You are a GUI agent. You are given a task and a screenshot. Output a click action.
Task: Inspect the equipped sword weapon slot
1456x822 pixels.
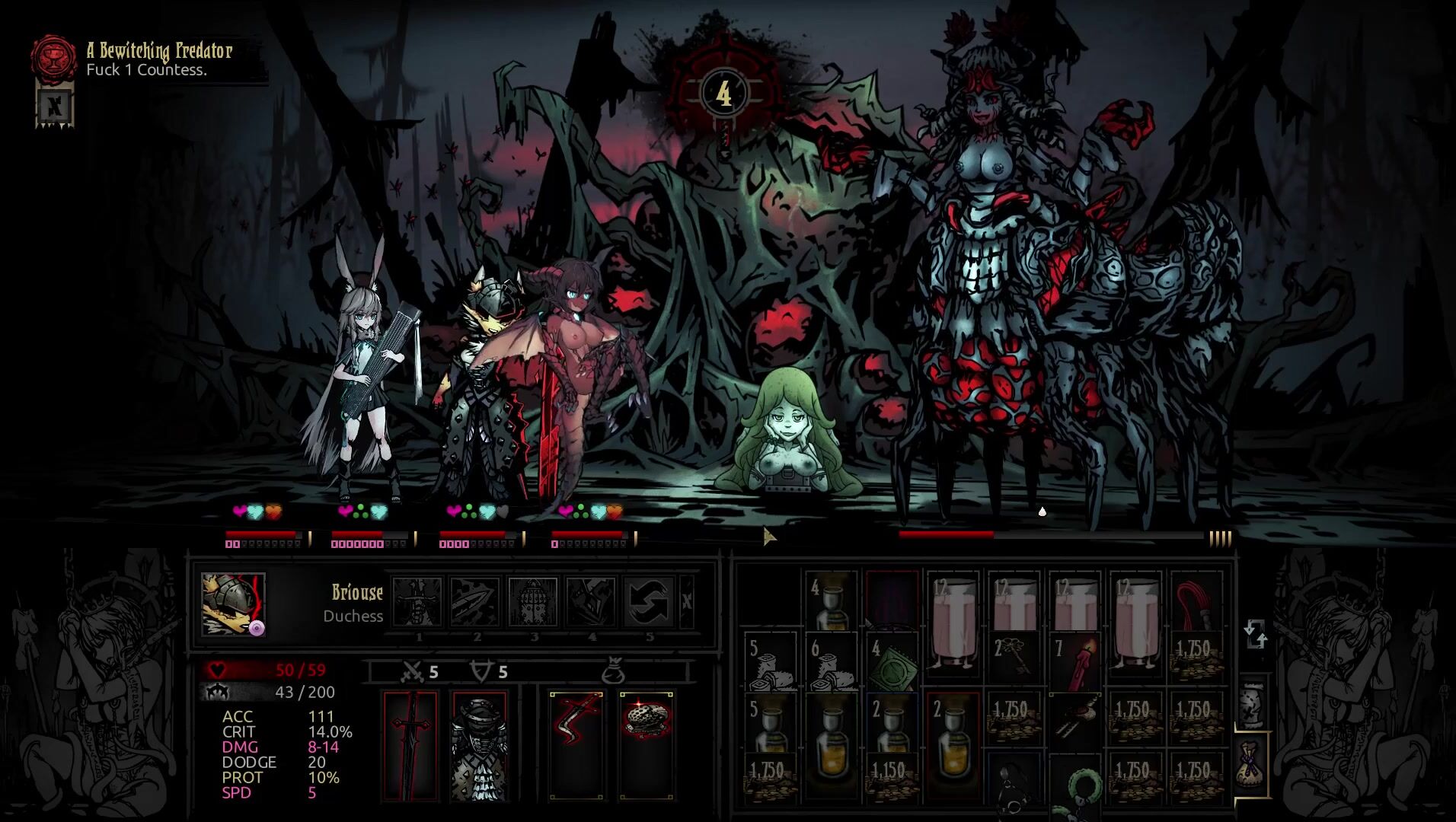click(x=411, y=745)
